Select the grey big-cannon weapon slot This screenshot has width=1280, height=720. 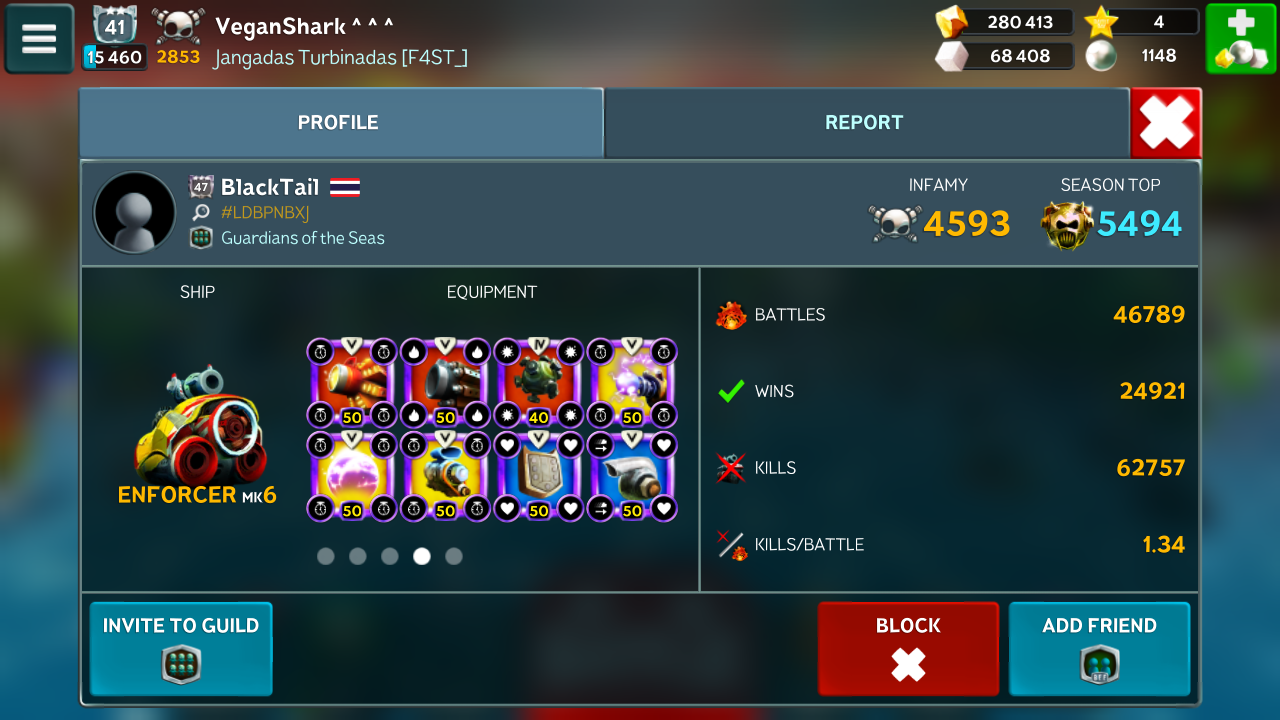coord(445,383)
